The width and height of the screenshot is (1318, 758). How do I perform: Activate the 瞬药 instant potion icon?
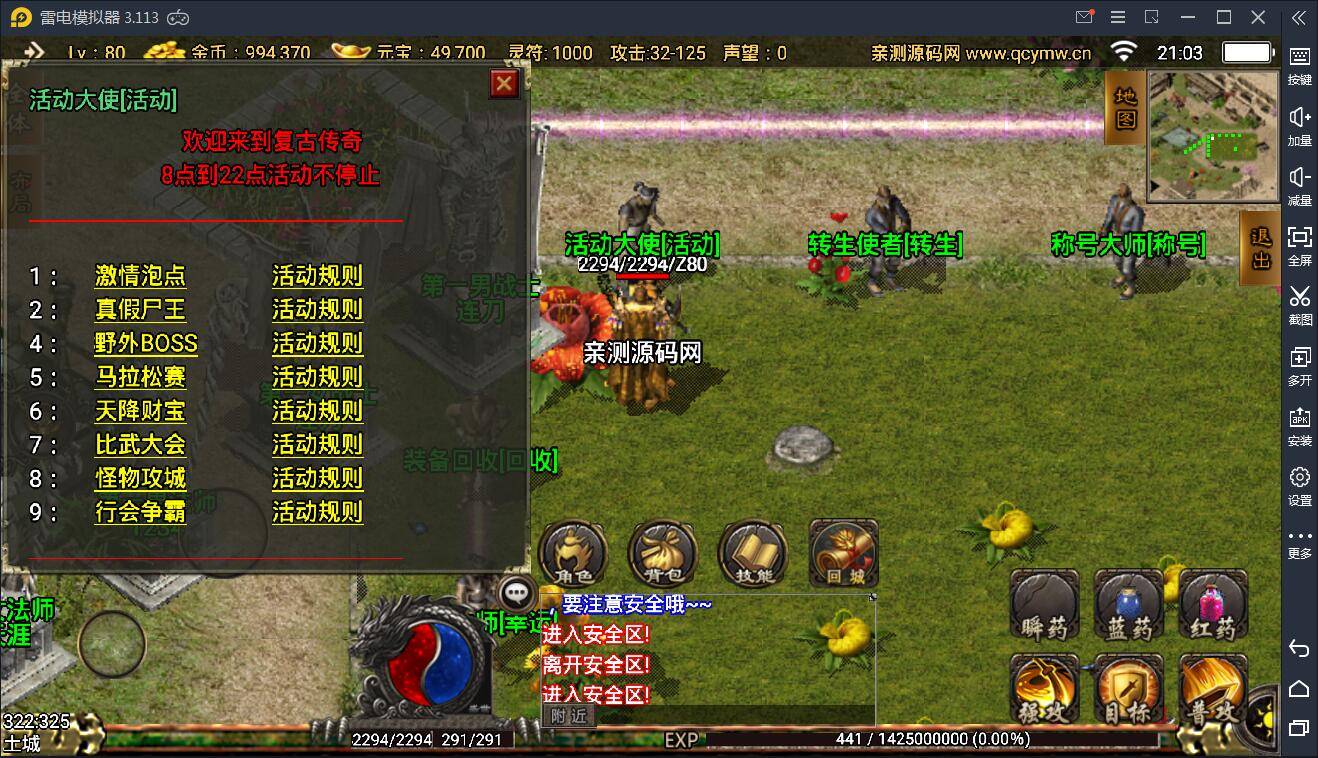coord(1044,605)
